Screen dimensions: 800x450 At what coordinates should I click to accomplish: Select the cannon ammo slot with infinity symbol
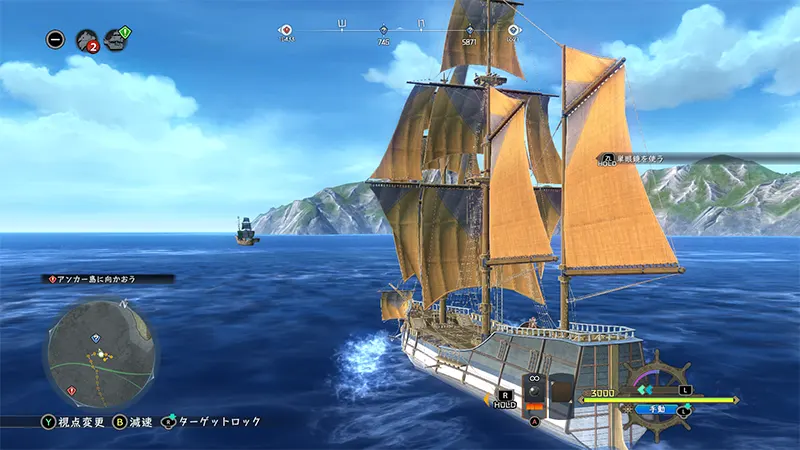pos(535,393)
